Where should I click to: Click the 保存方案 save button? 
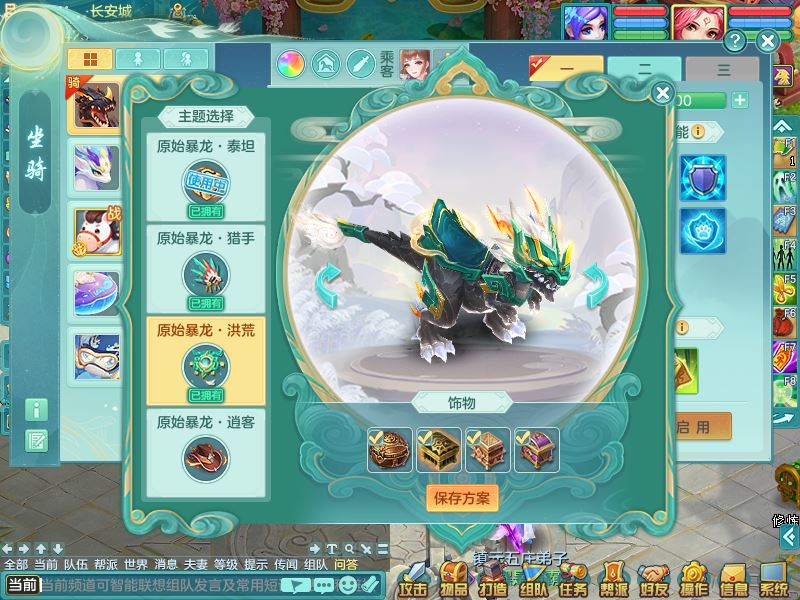pos(462,497)
